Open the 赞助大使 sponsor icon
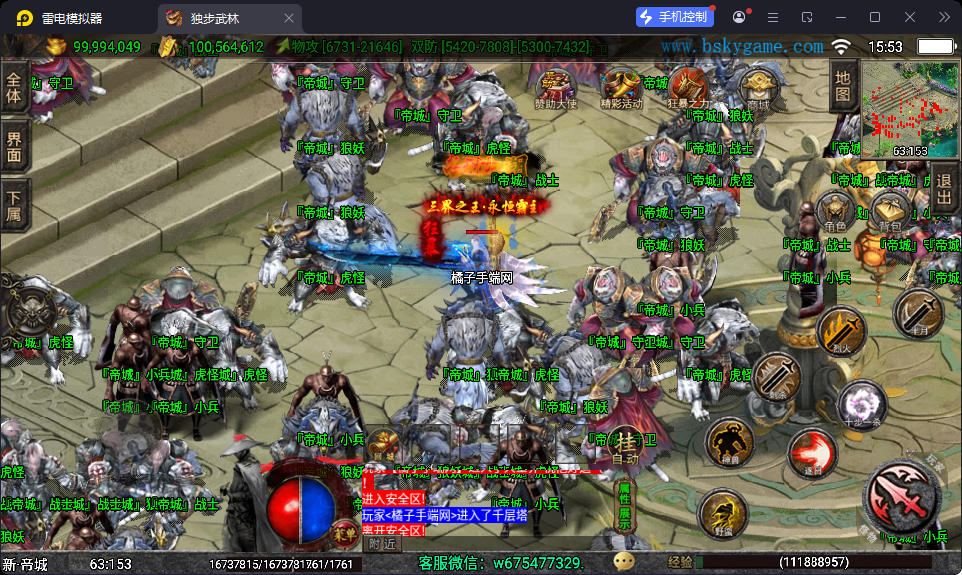This screenshot has width=962, height=575. [556, 86]
